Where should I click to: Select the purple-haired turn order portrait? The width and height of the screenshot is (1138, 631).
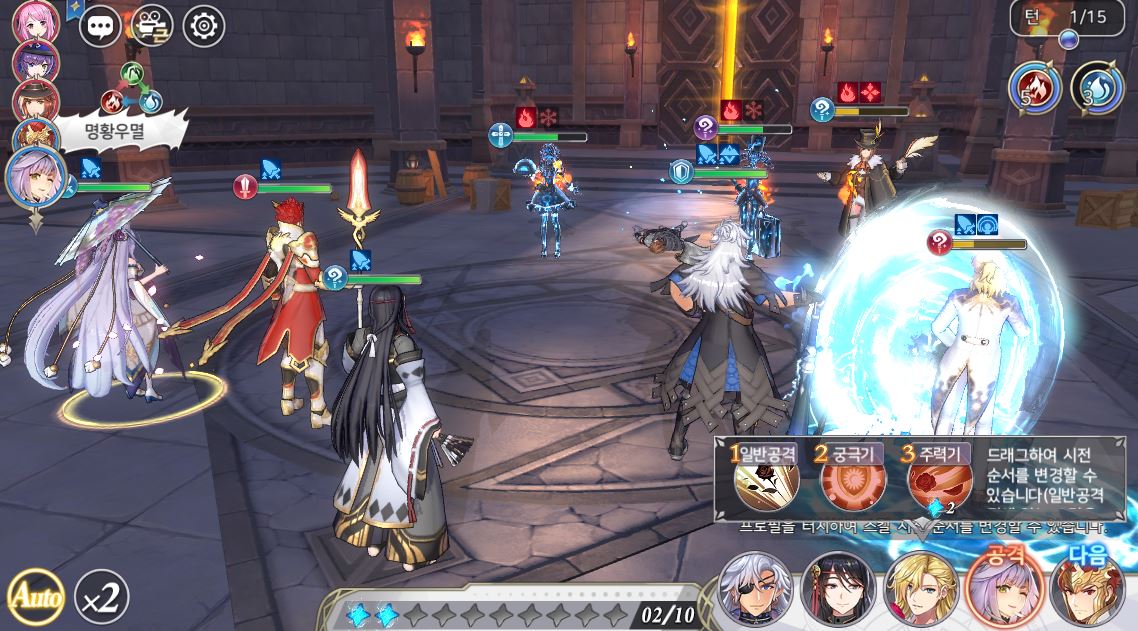point(36,62)
